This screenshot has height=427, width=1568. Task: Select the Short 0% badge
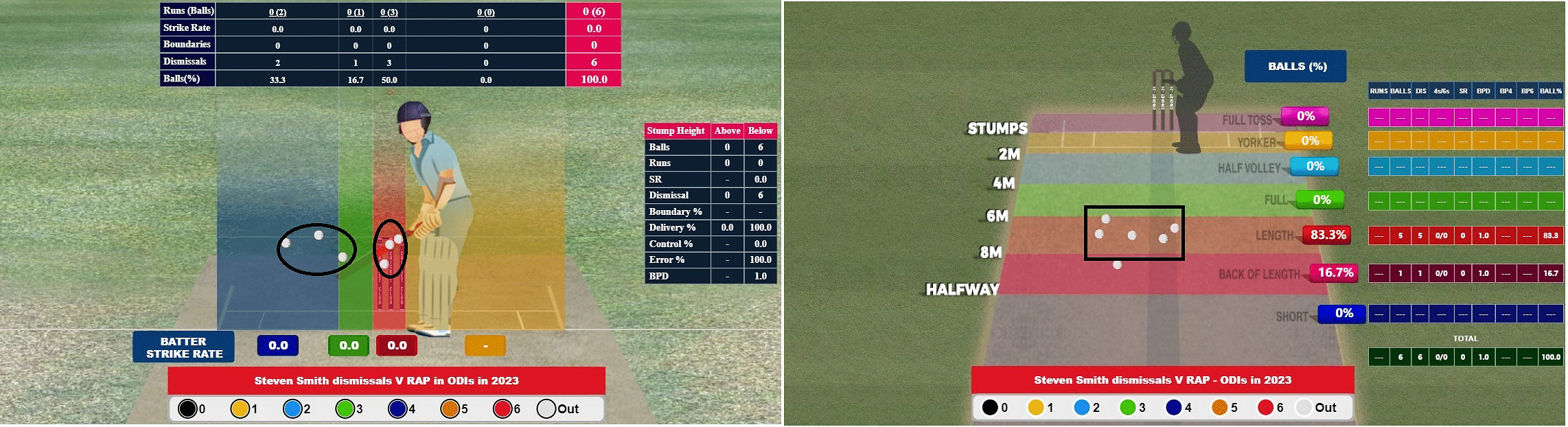1344,313
